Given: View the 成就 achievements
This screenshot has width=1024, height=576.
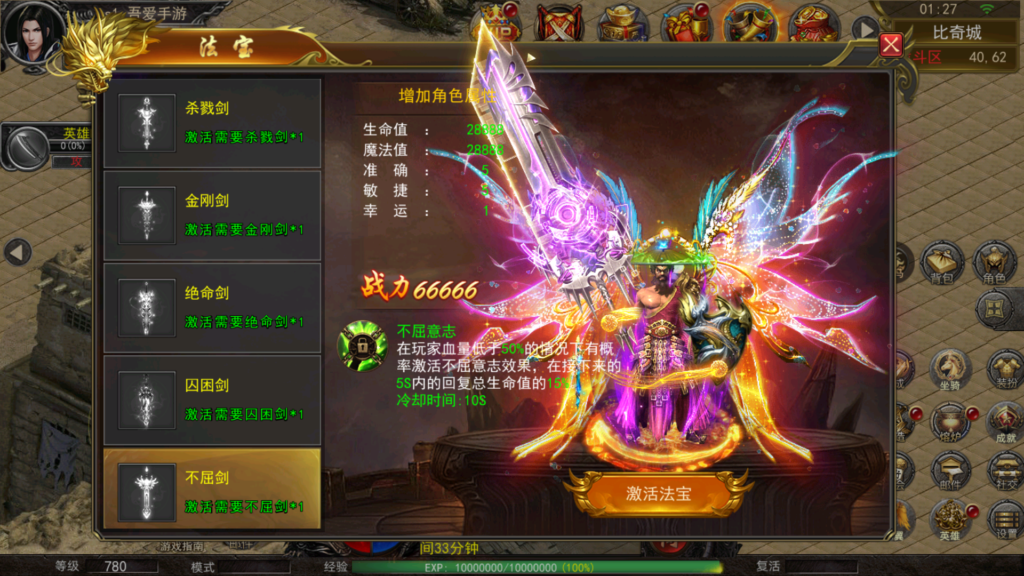Looking at the screenshot, I should (1004, 421).
